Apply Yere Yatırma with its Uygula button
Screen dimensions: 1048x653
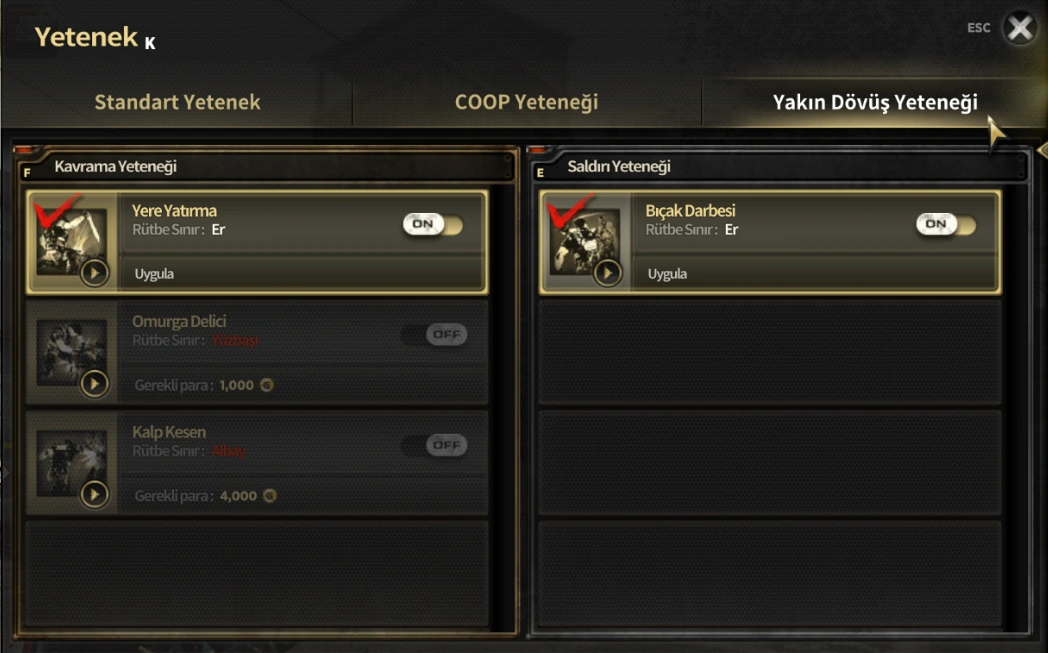(155, 274)
